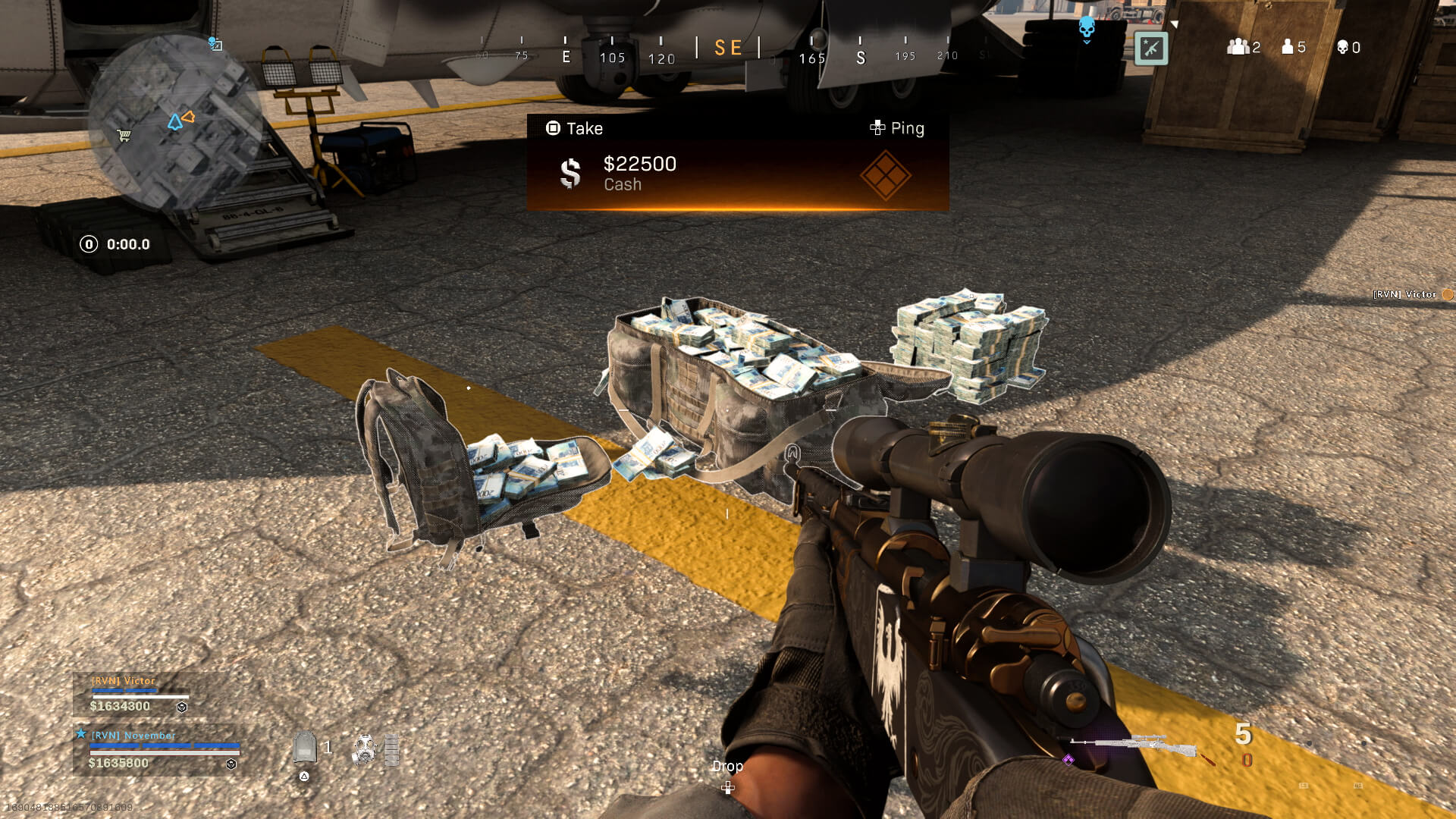
Task: Click the circular minimap
Action: click(176, 123)
